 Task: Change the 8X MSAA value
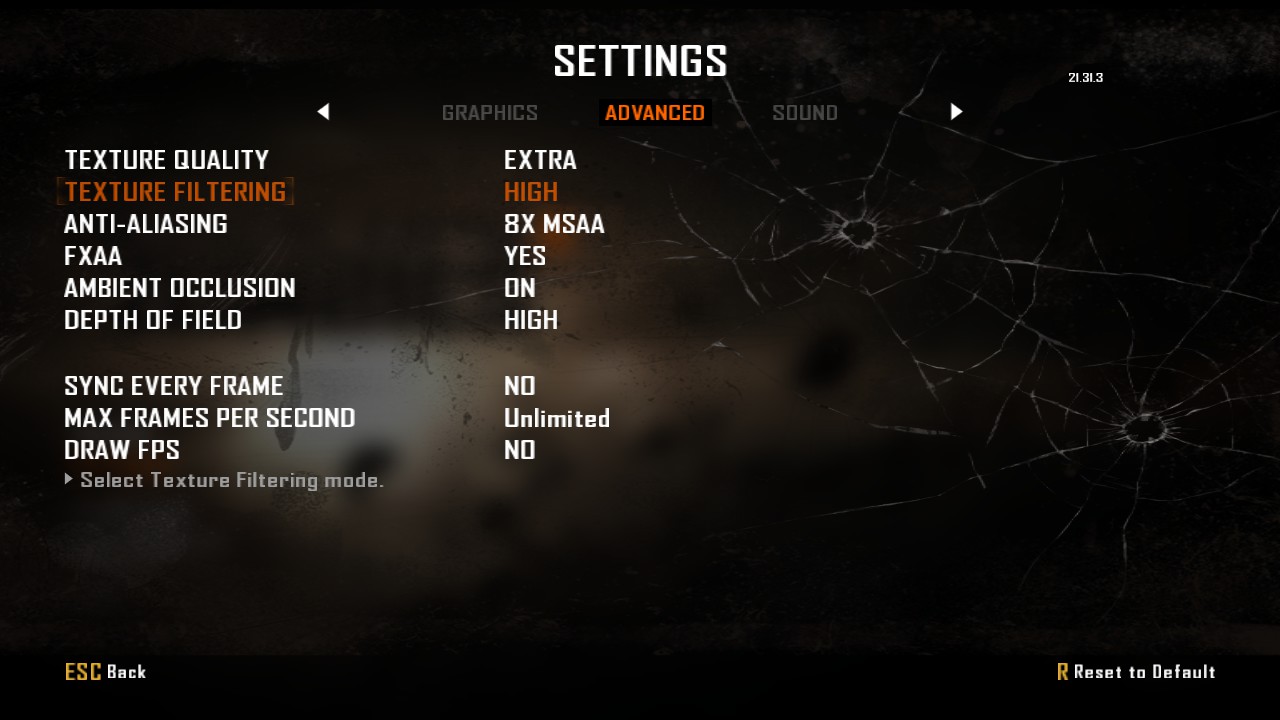554,224
